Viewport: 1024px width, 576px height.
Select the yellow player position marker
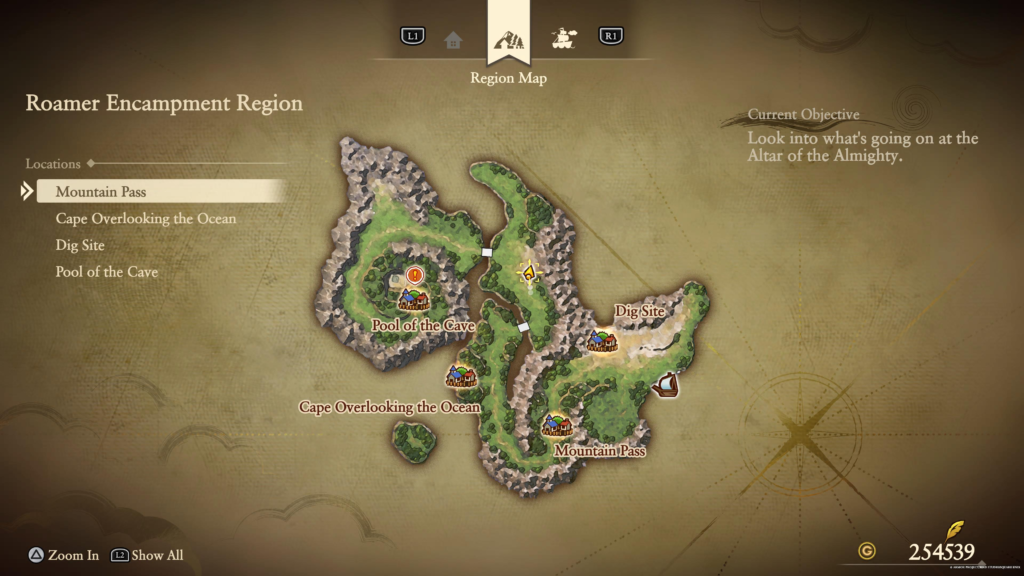(529, 271)
